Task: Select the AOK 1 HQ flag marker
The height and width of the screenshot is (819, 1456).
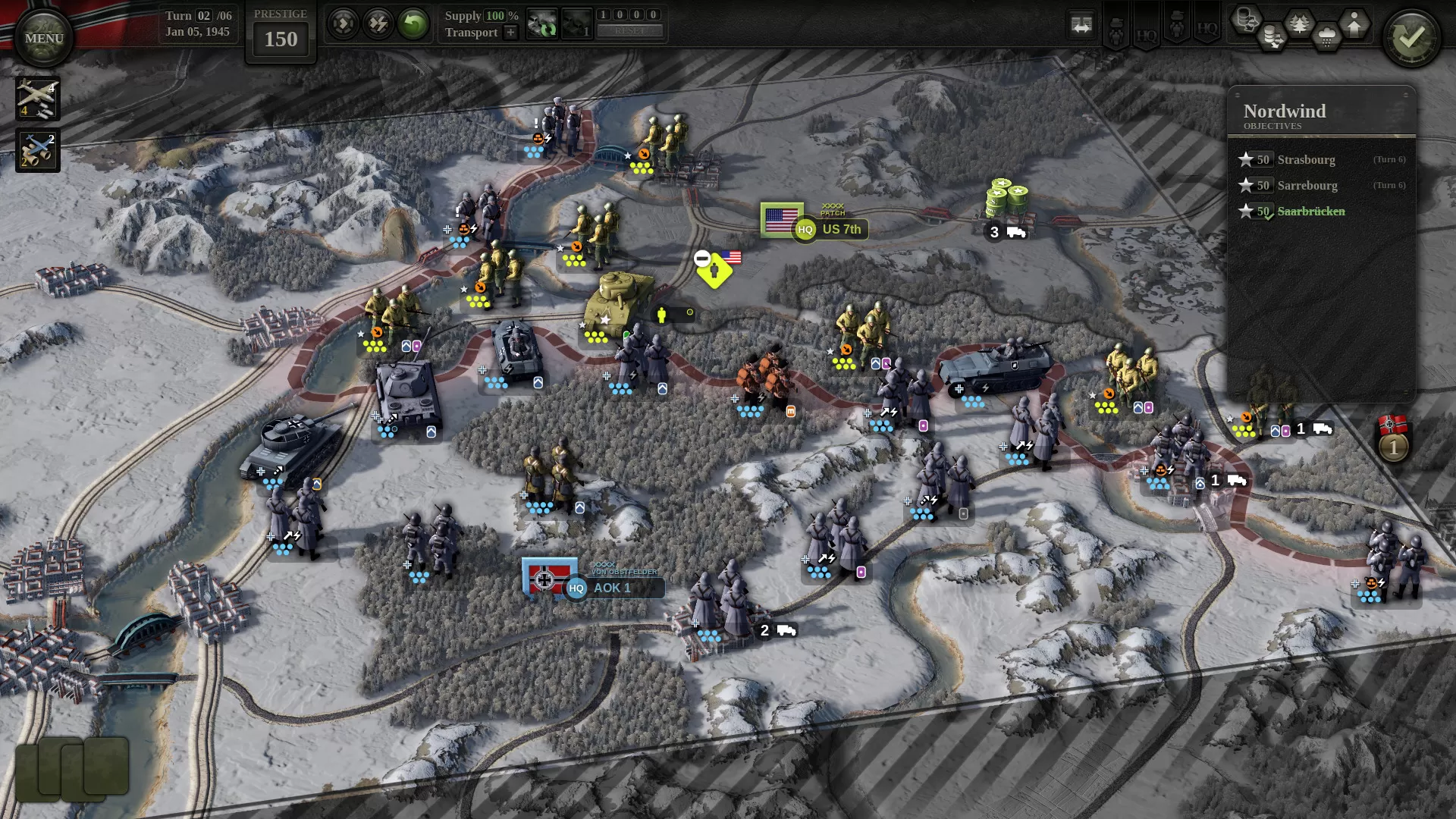Action: tap(551, 579)
